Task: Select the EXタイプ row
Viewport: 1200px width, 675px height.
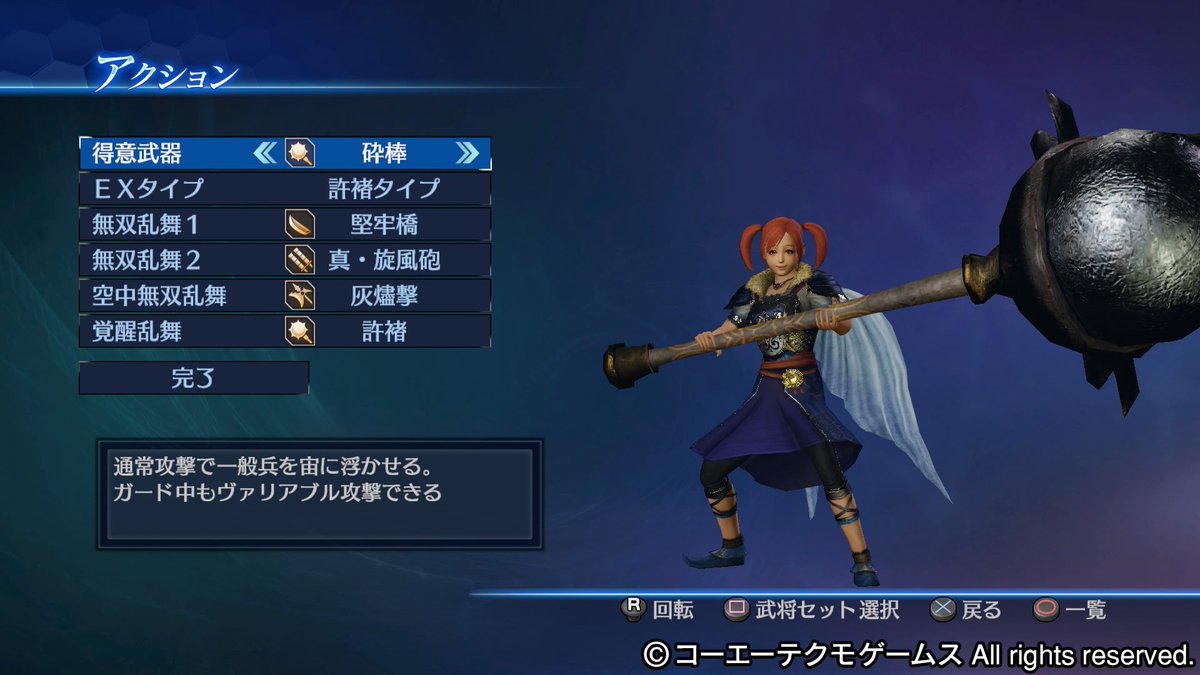Action: [x=285, y=188]
